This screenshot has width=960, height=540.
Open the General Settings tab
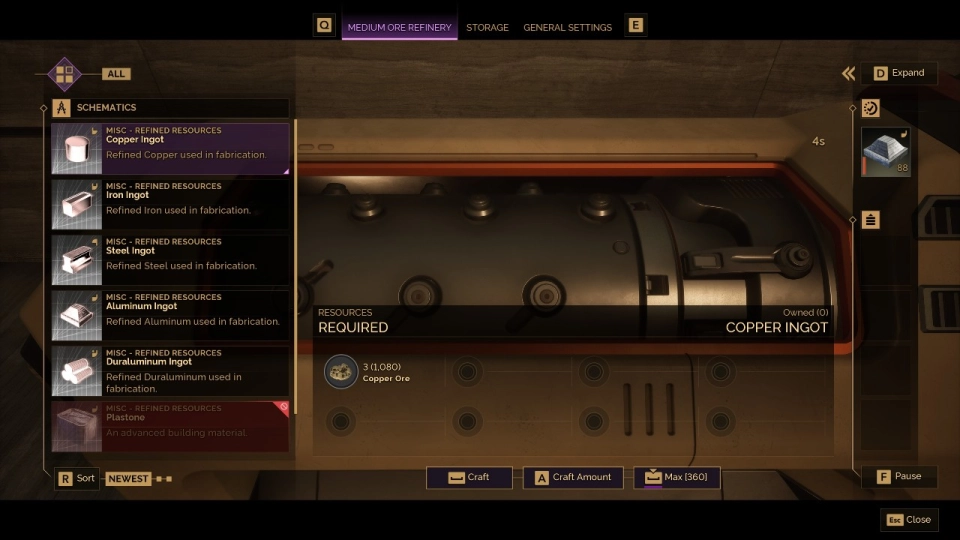pyautogui.click(x=567, y=27)
